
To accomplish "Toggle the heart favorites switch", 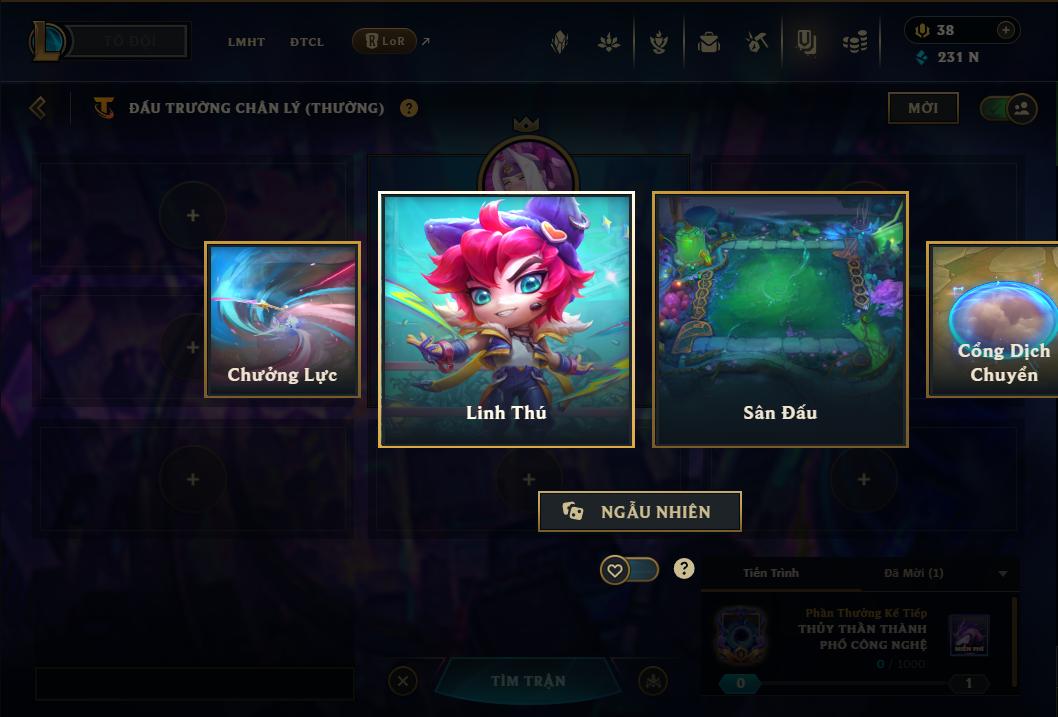I will (x=629, y=570).
